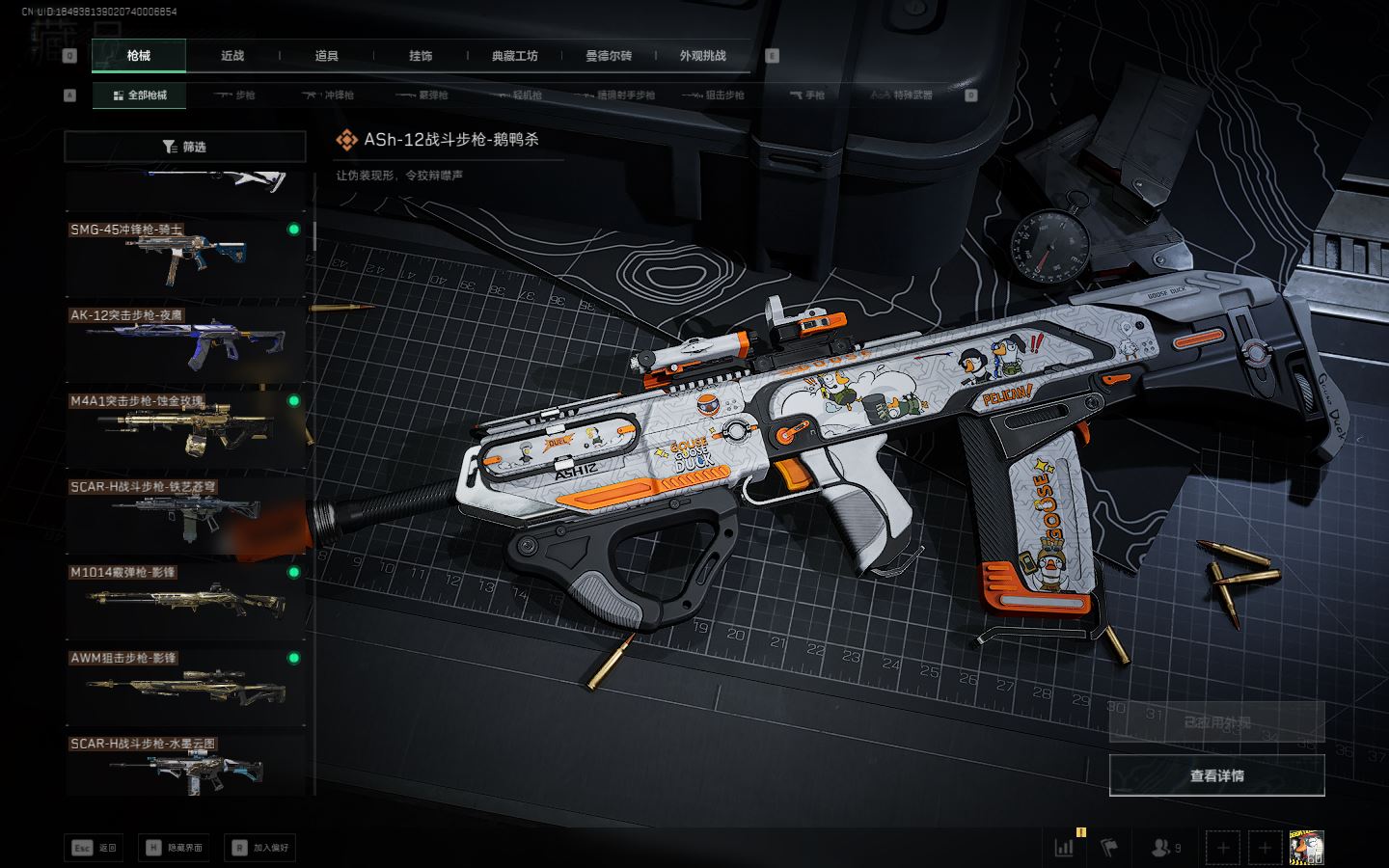The height and width of the screenshot is (868, 1389).
Task: Show the 全部枪械 all-weapons category
Action: click(141, 95)
